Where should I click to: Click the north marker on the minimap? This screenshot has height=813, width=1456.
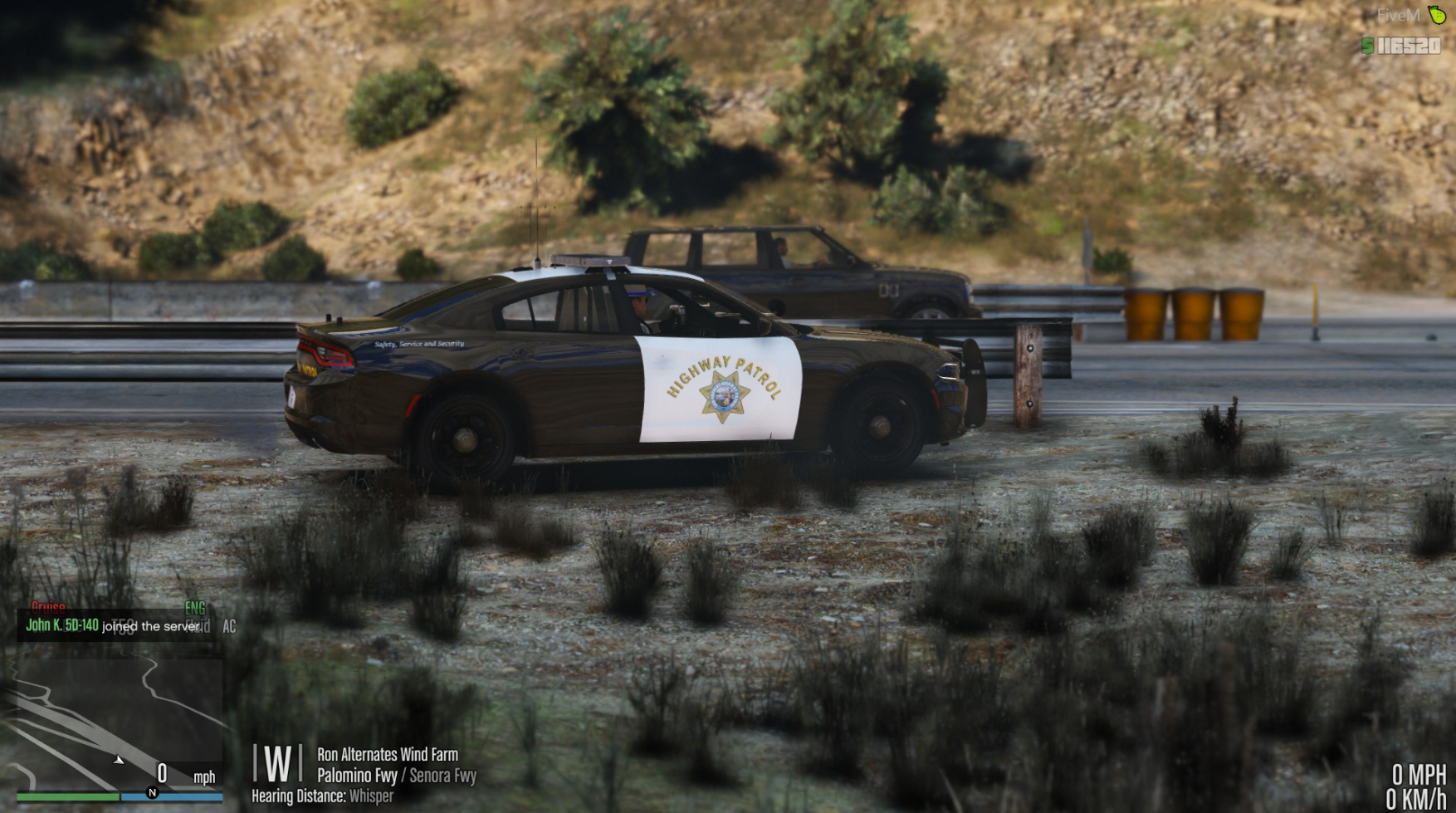(152, 792)
